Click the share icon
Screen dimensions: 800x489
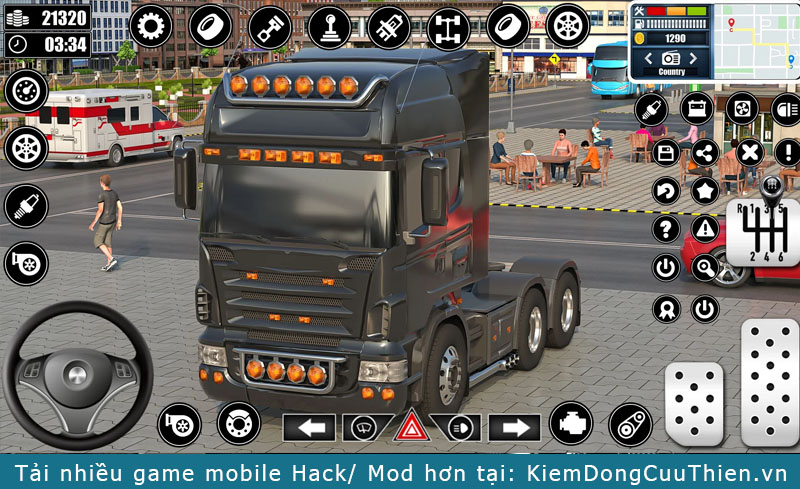click(705, 152)
